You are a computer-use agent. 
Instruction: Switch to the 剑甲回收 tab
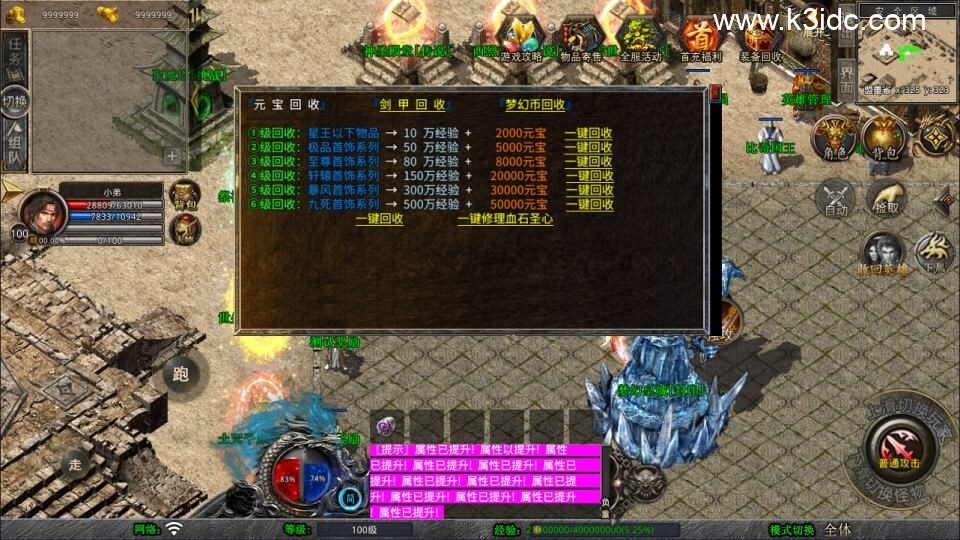pos(412,105)
